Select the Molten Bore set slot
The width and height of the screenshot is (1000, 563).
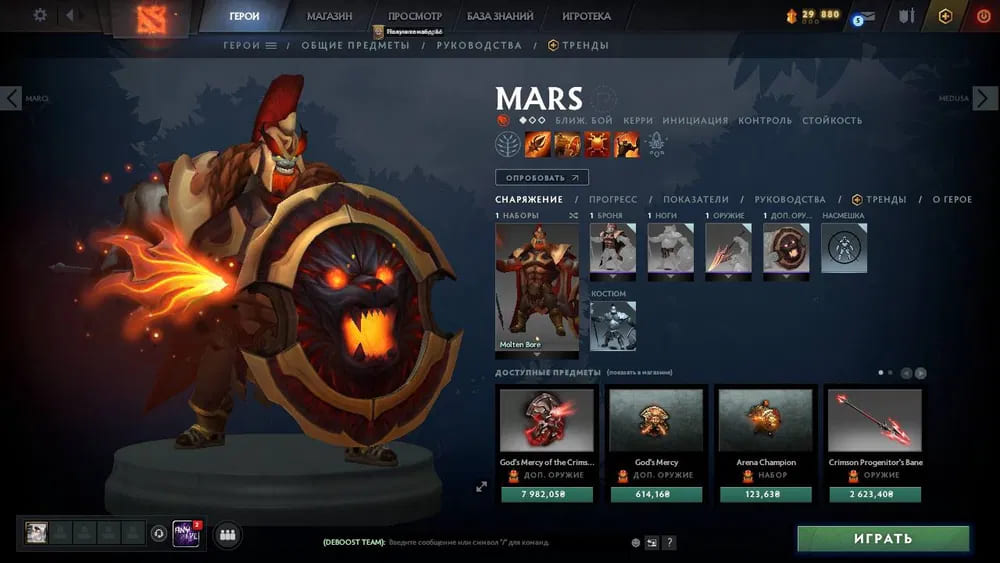coord(537,288)
